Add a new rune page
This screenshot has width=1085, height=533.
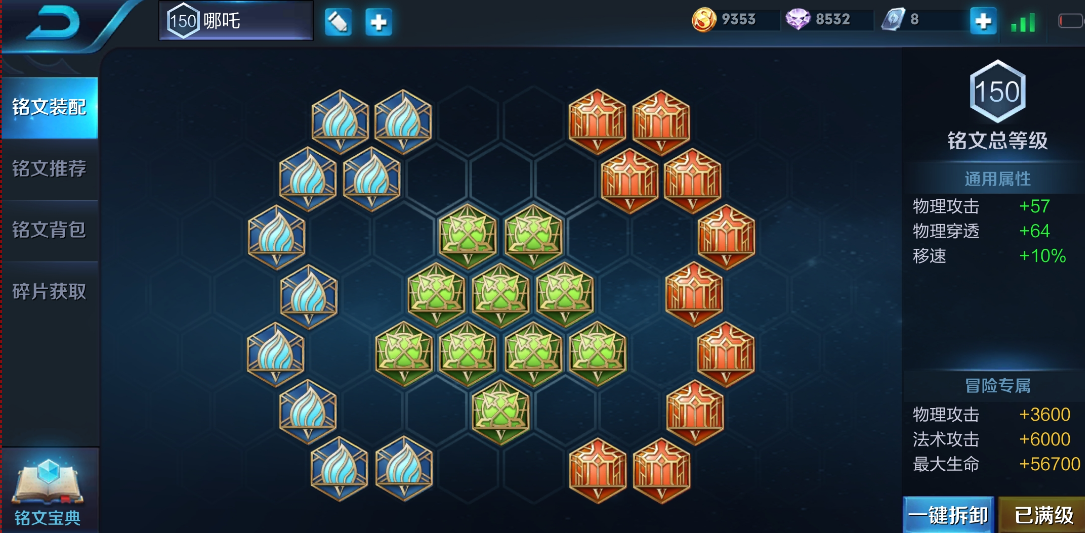click(x=378, y=21)
